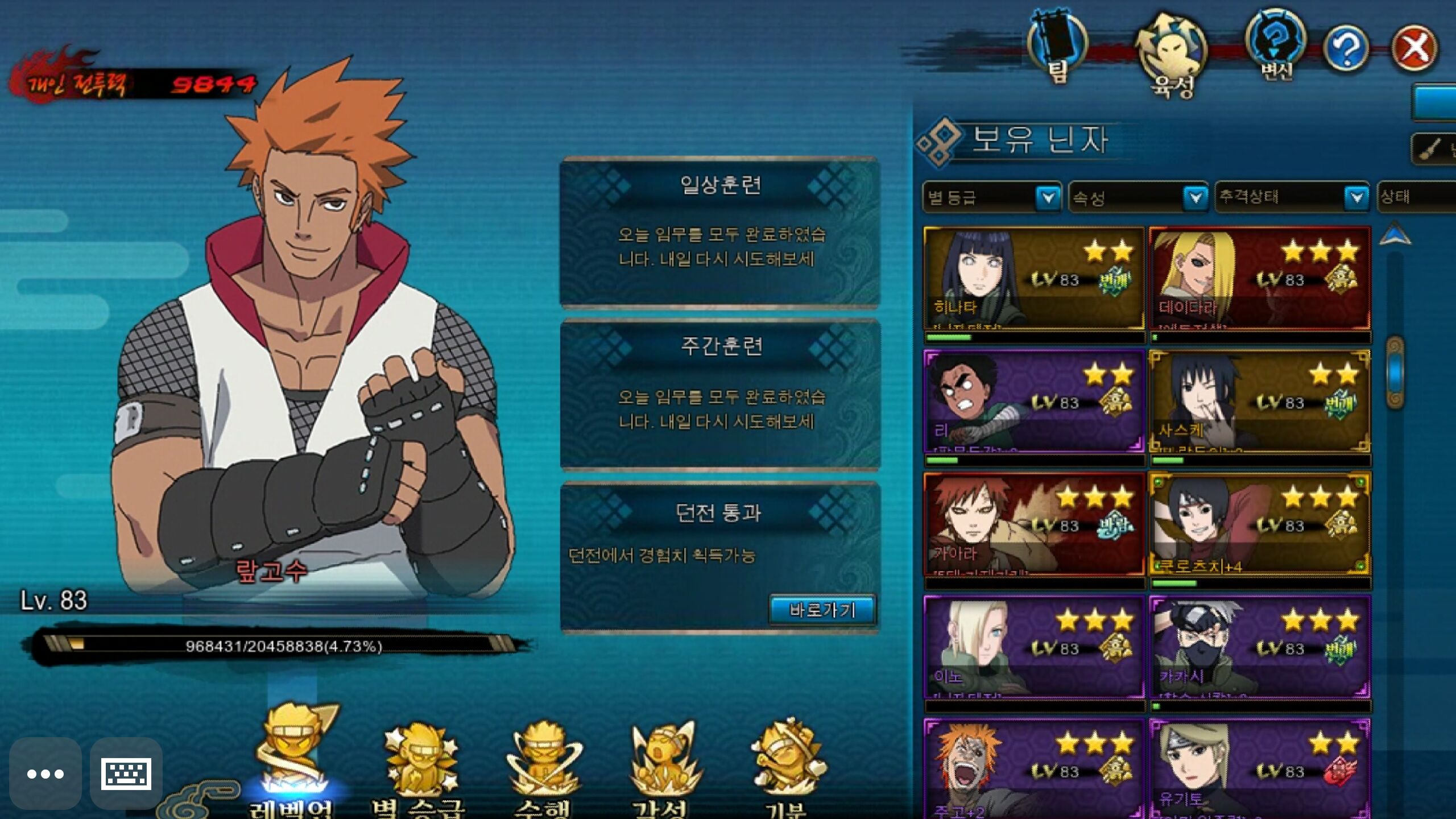Viewport: 1456px width, 819px height.
Task: Select the 데이다라 (Deidara) ninja card
Action: 1259,279
